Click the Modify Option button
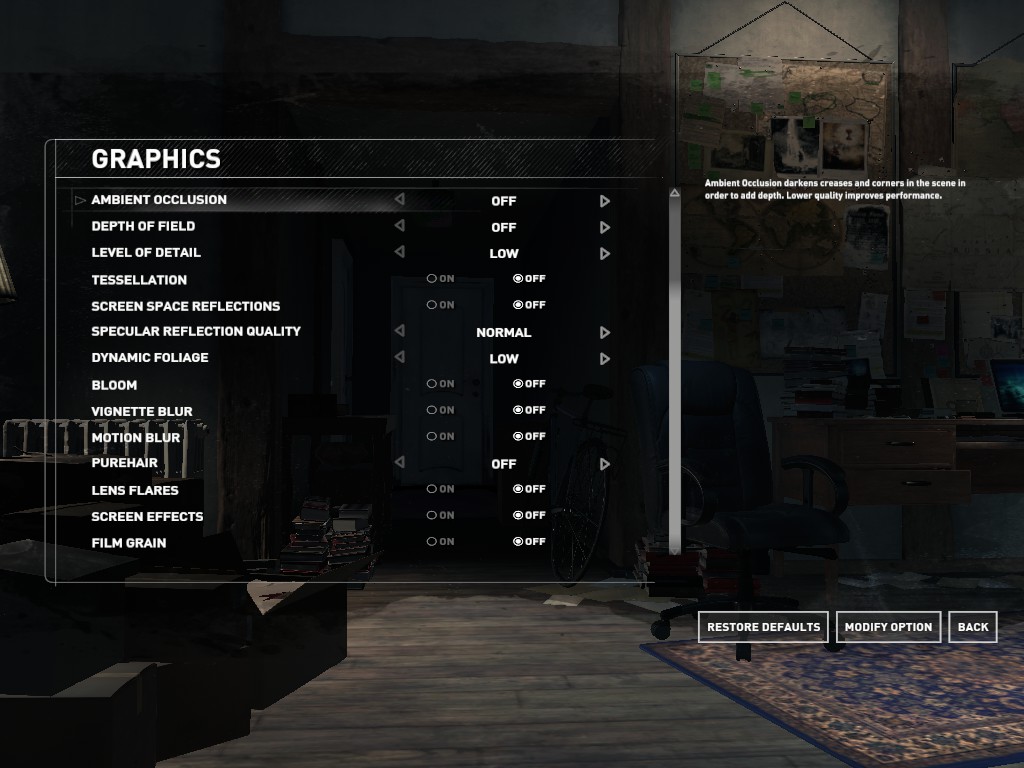Viewport: 1024px width, 768px height. [888, 627]
